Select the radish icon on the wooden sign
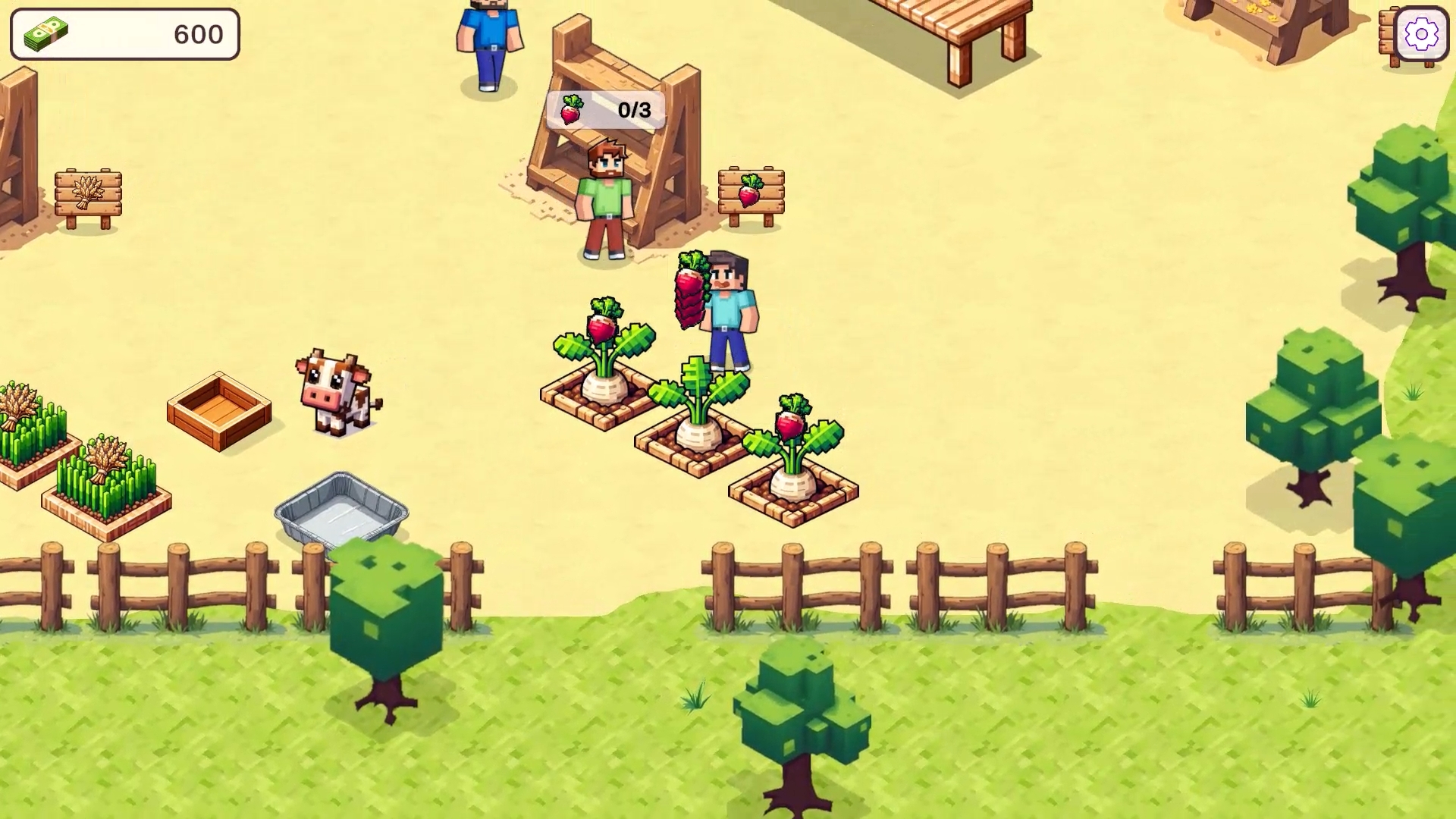 751,192
